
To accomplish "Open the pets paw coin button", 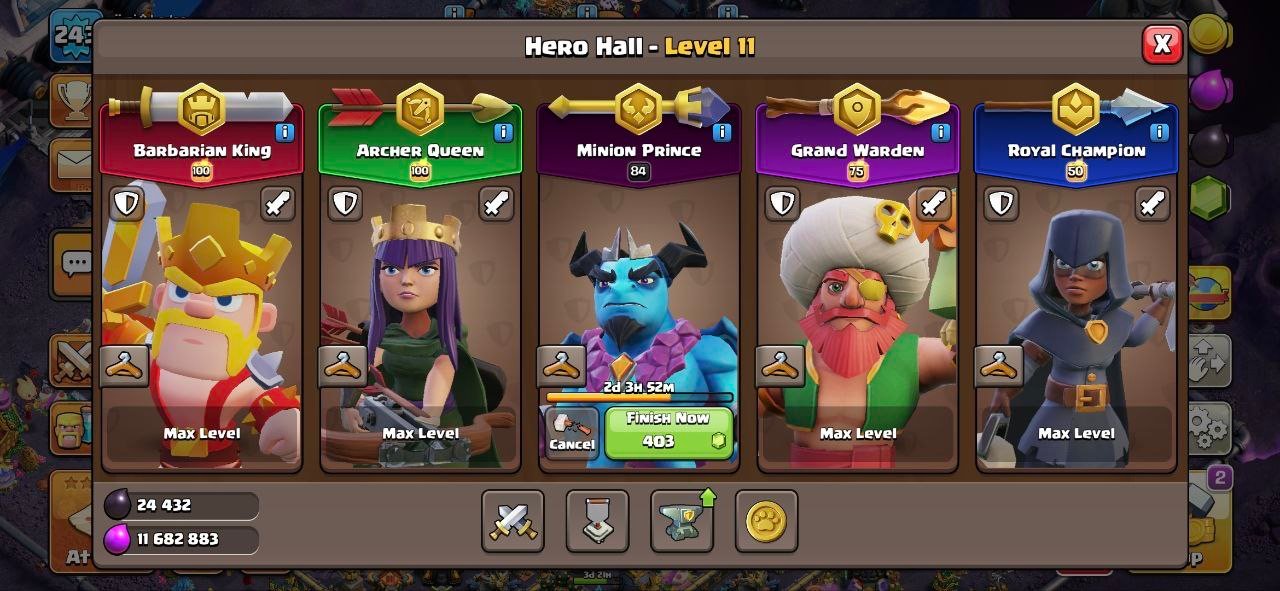I will [x=766, y=521].
